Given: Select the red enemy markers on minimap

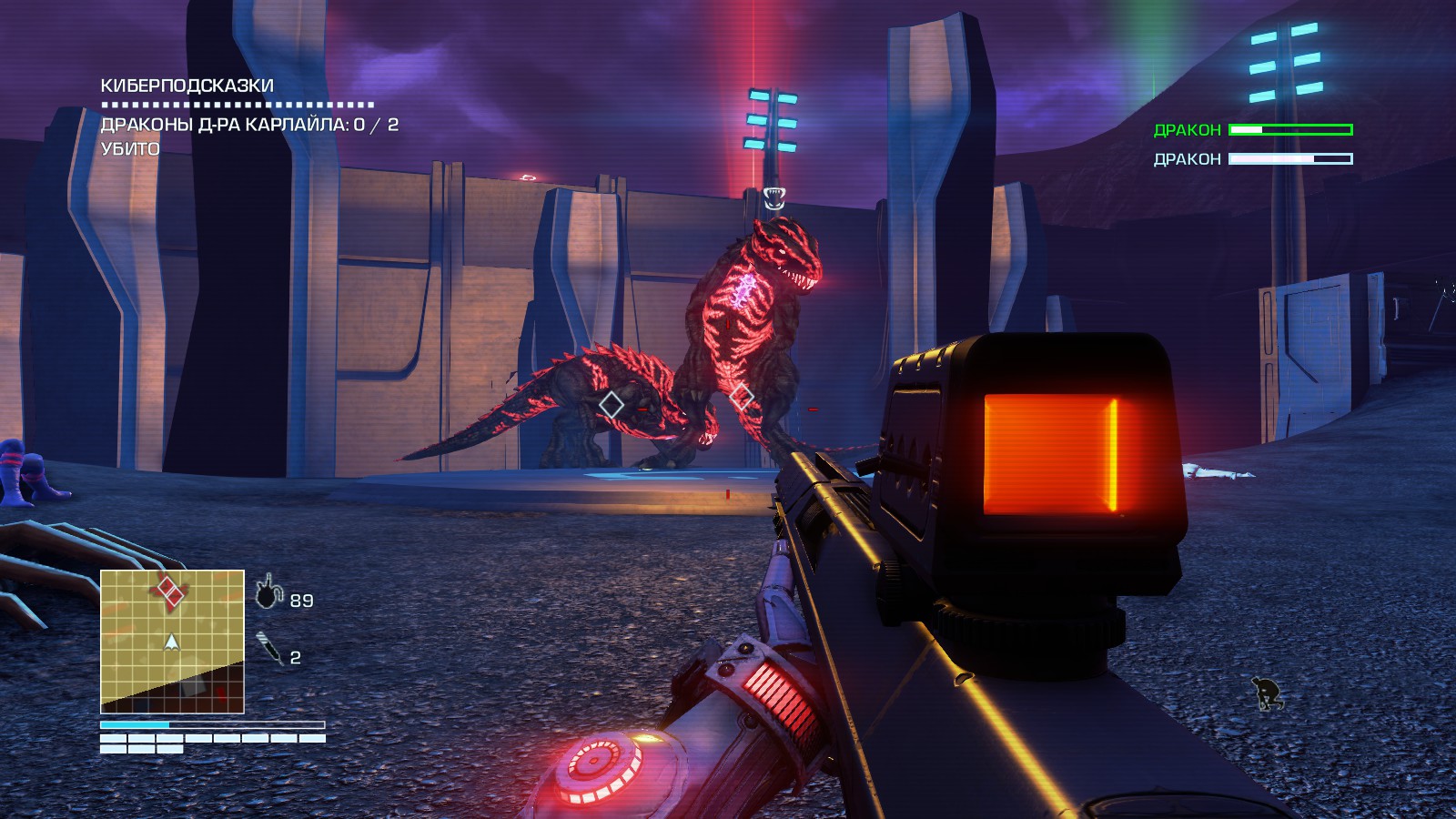Looking at the screenshot, I should [x=170, y=591].
